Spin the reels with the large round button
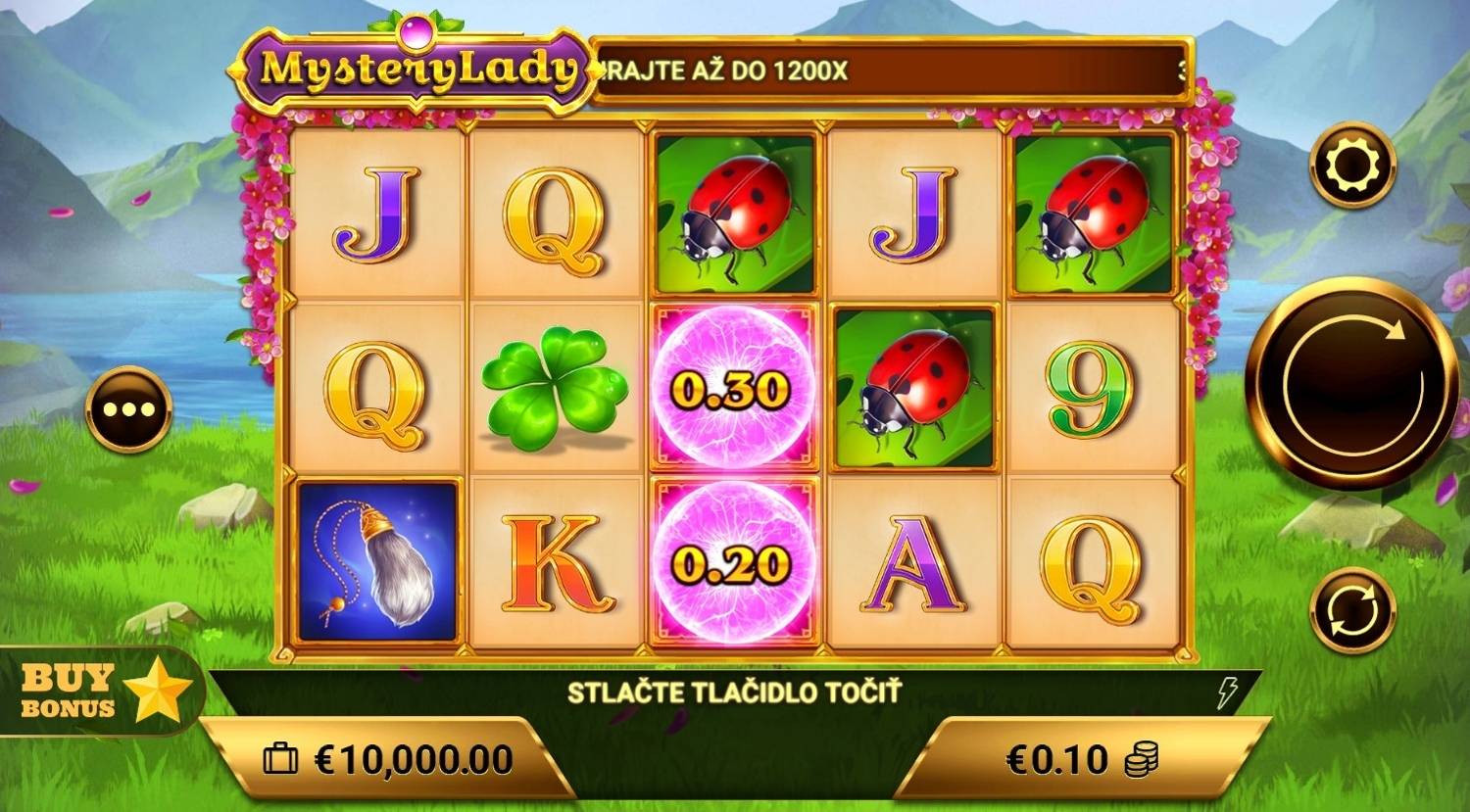This screenshot has width=1470, height=812. (1351, 383)
